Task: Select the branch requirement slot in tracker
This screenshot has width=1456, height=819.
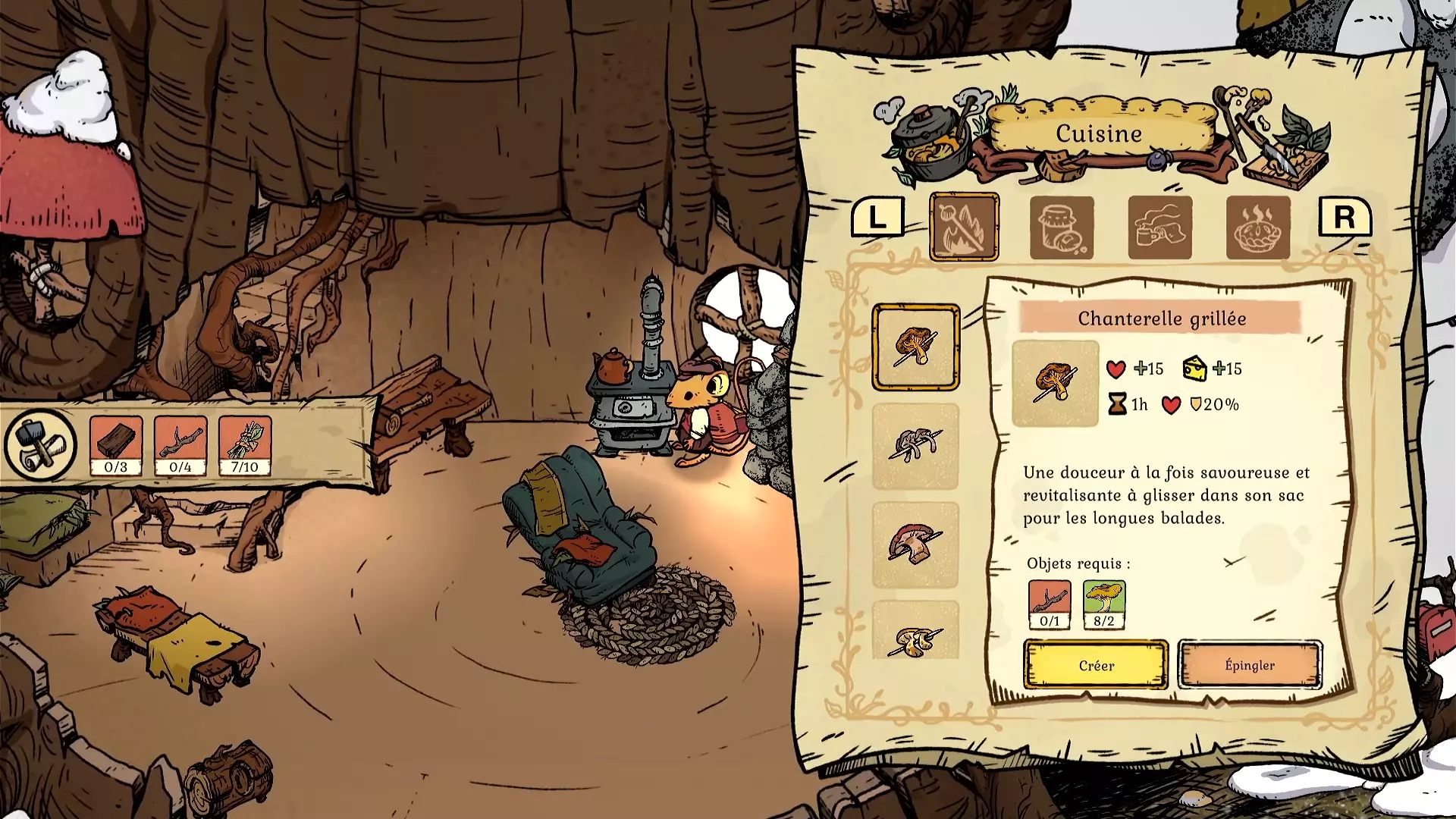Action: point(180,445)
